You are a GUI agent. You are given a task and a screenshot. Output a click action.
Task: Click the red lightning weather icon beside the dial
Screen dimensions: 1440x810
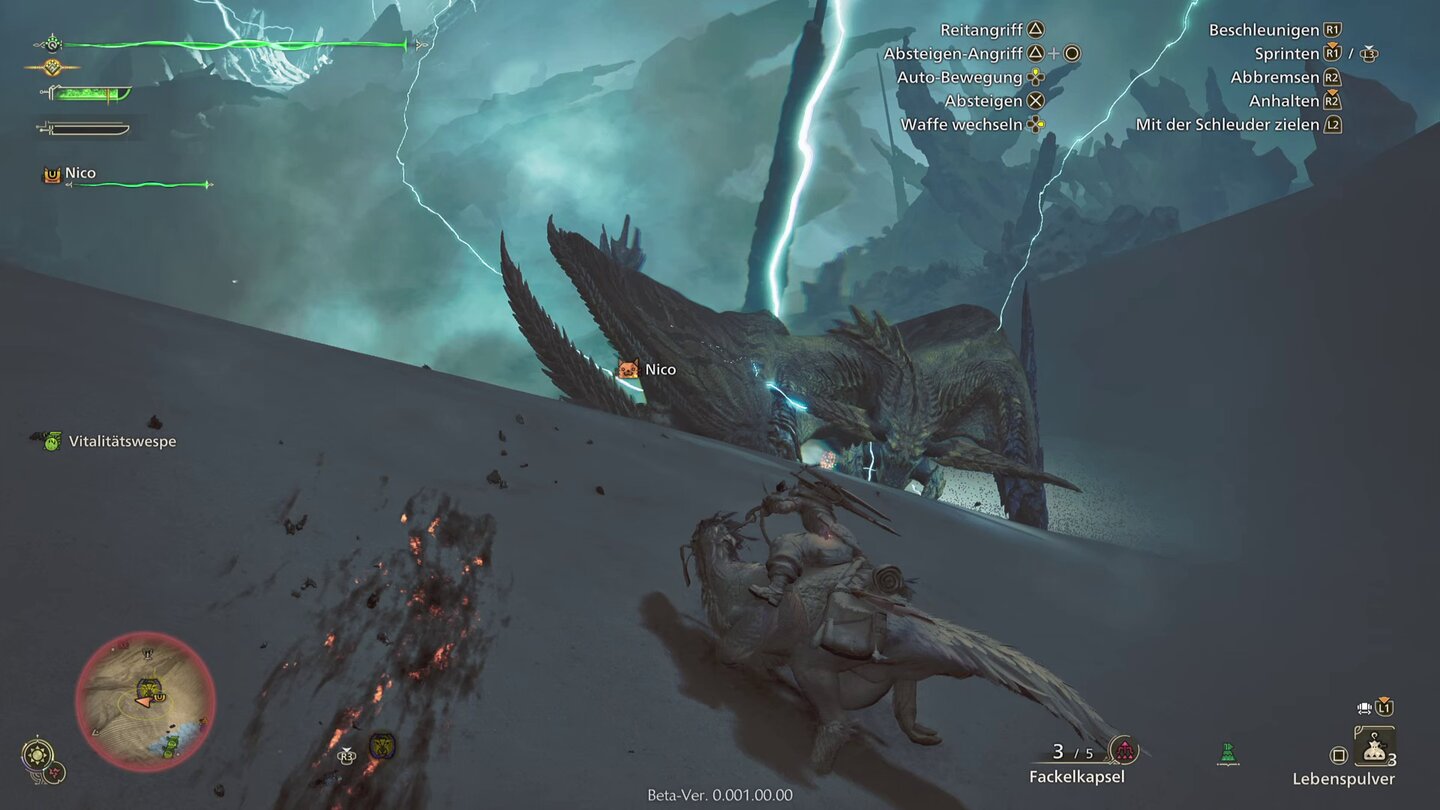(54, 773)
